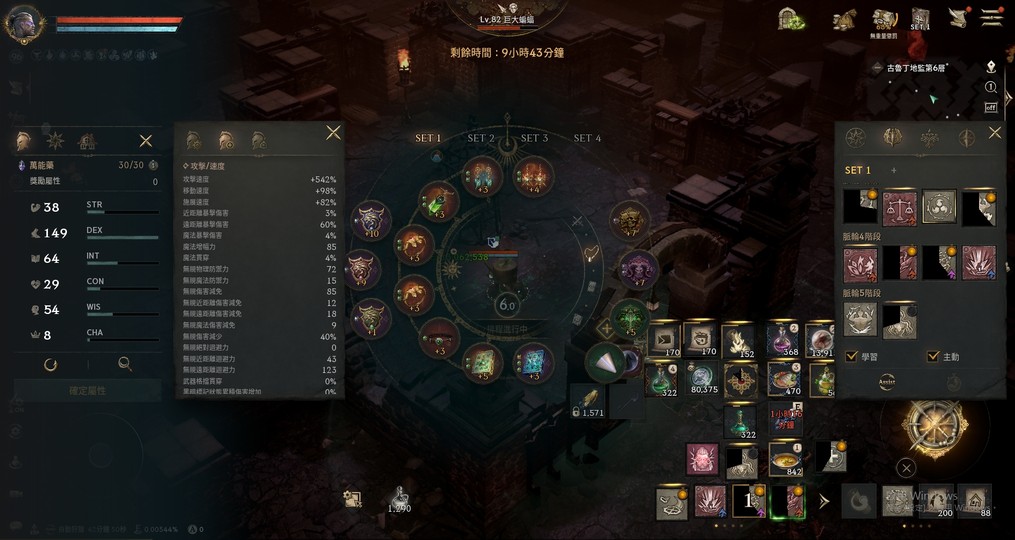Open the hamburger main menu
1015x540 pixels.
991,18
